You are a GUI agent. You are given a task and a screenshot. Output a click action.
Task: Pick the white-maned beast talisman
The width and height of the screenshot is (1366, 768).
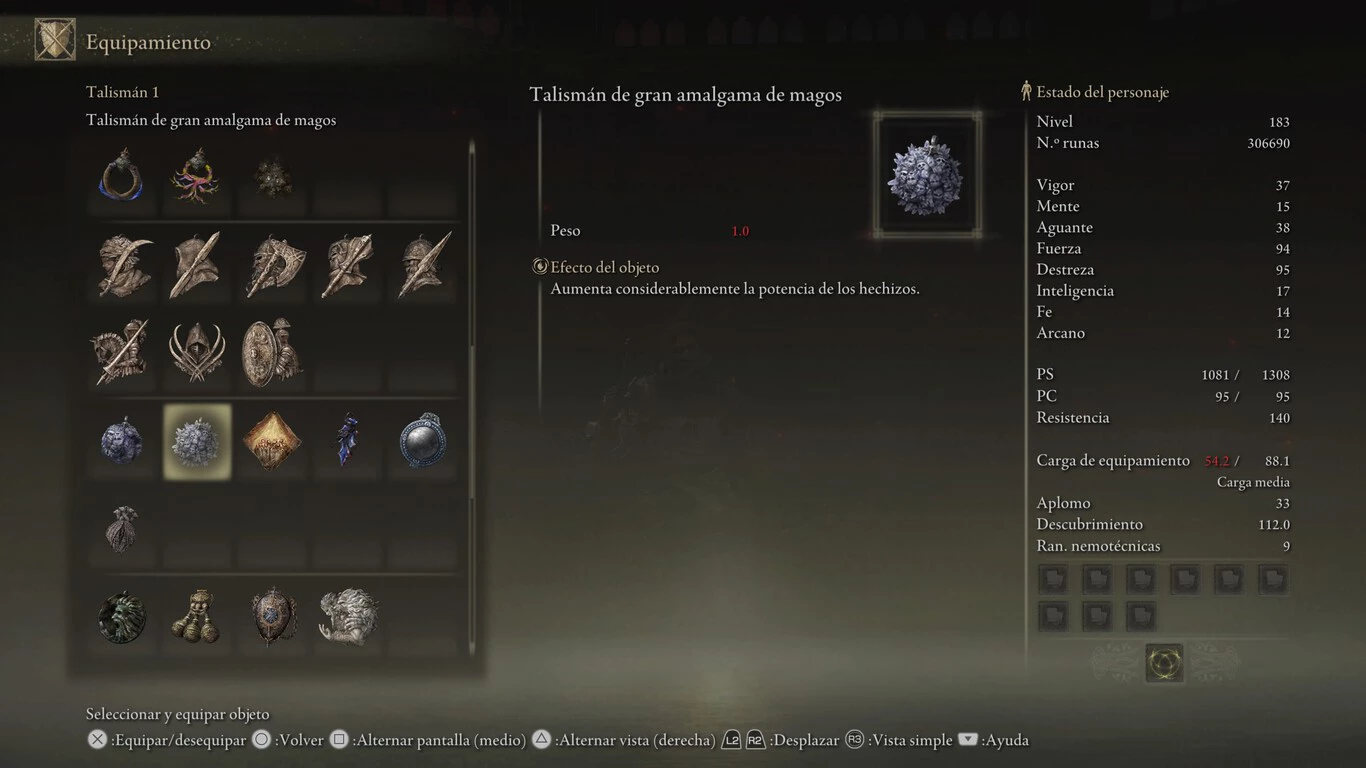[348, 617]
